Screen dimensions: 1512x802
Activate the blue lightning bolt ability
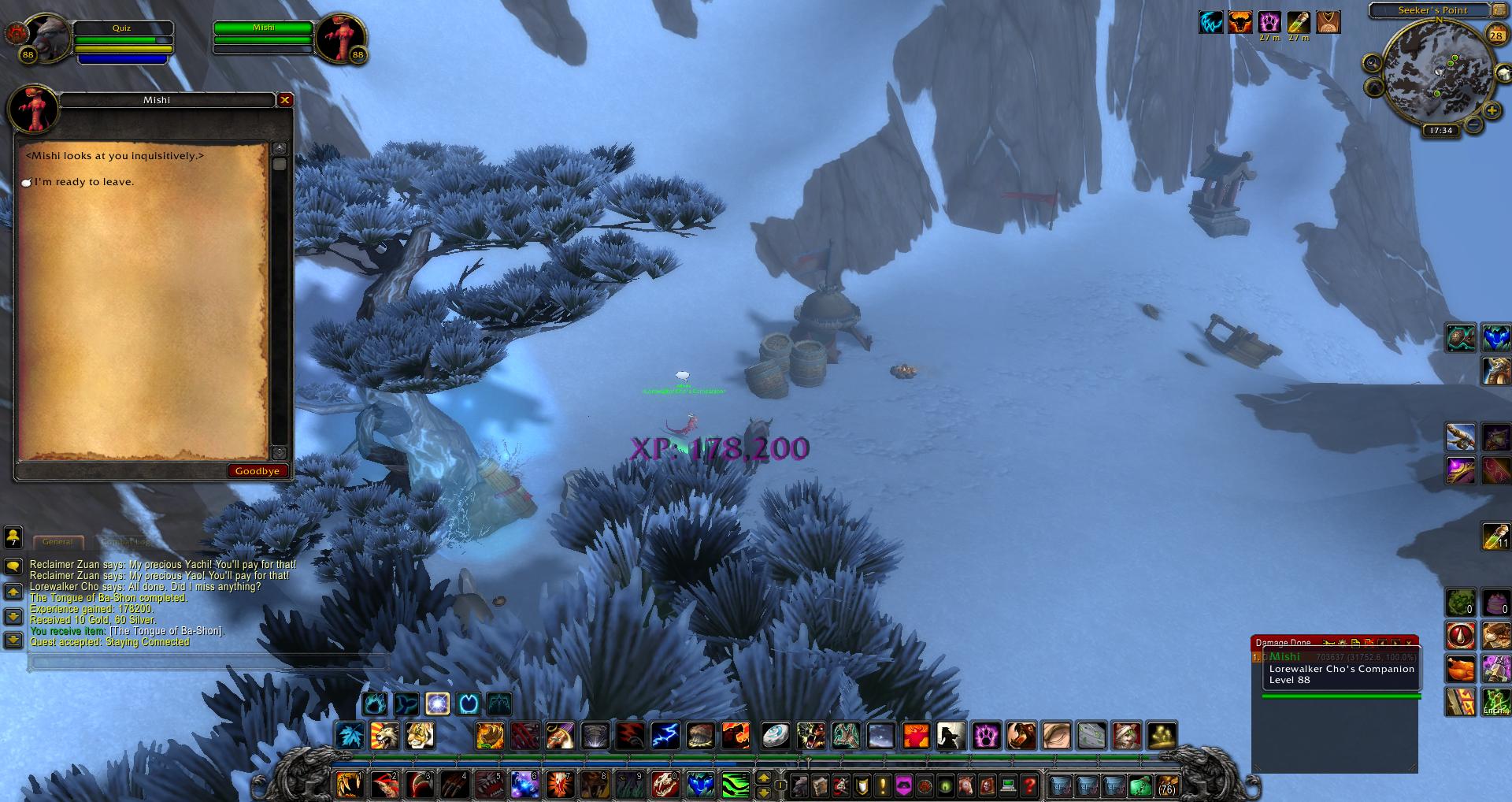click(665, 736)
